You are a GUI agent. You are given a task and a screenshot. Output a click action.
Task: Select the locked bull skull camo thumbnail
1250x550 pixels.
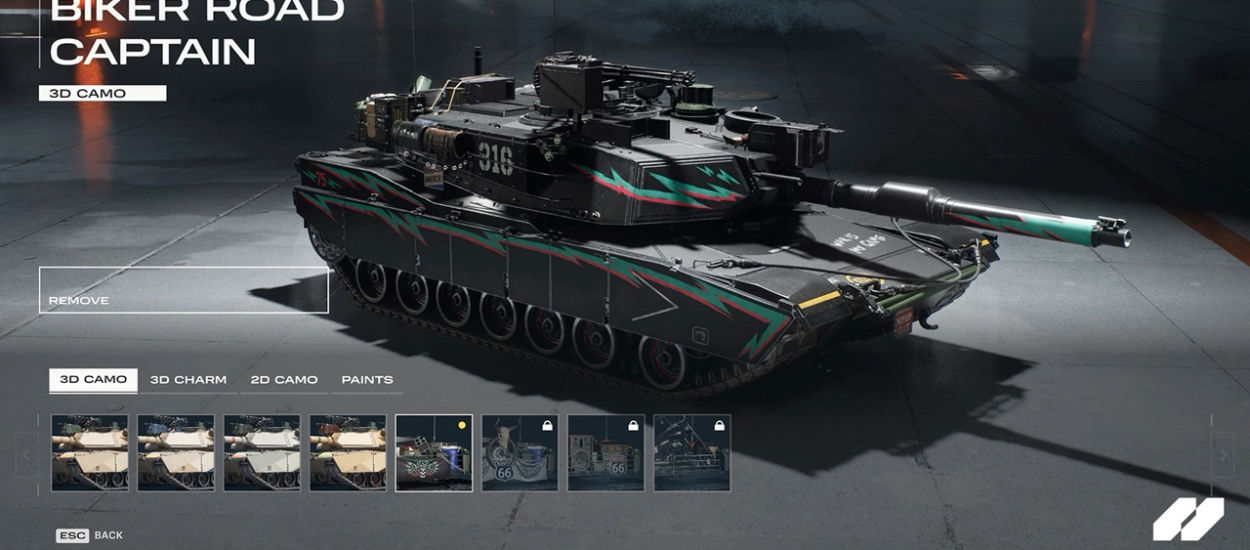pyautogui.click(x=520, y=453)
